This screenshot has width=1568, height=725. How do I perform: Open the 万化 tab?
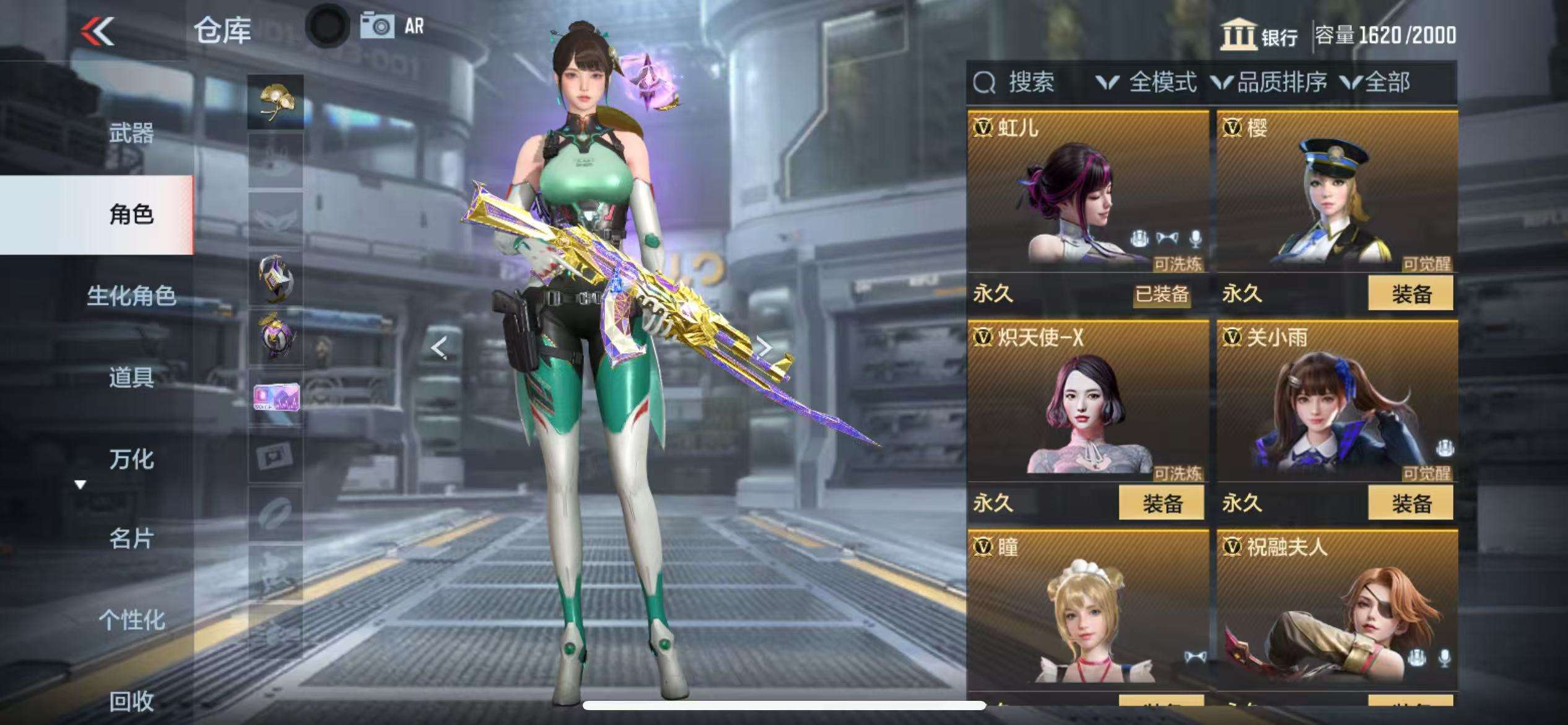point(131,459)
